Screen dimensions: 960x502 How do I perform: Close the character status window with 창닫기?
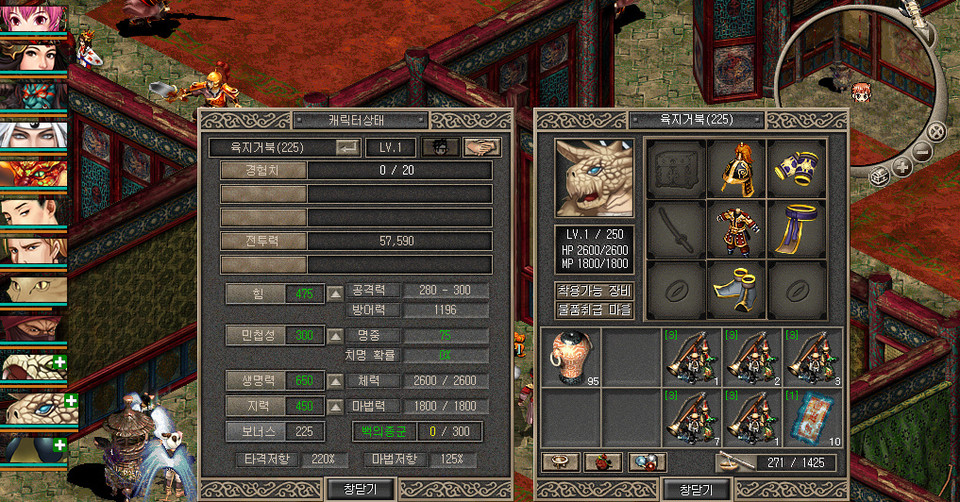click(361, 489)
